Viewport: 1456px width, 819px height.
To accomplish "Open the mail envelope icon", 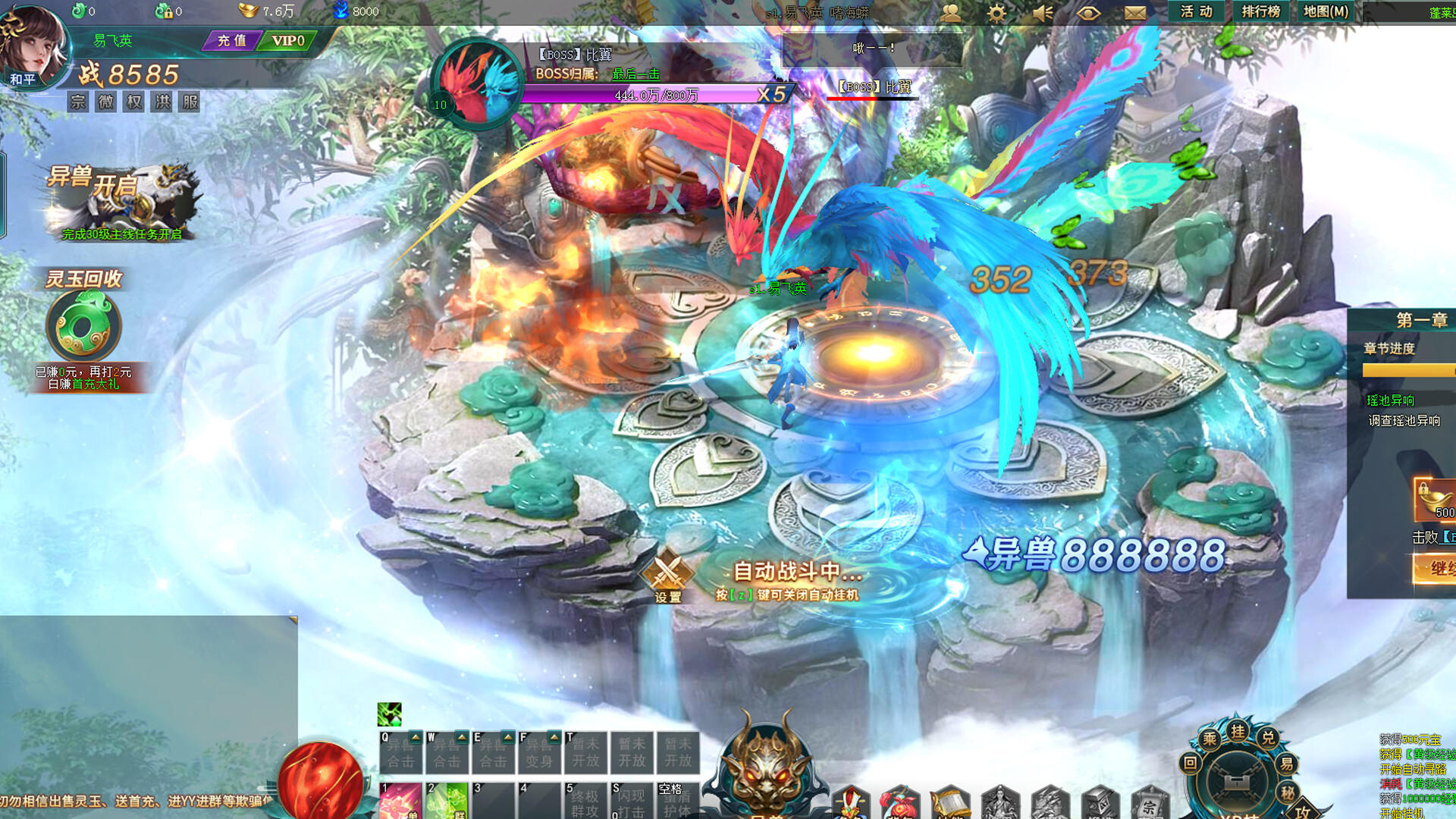I will 1134,12.
